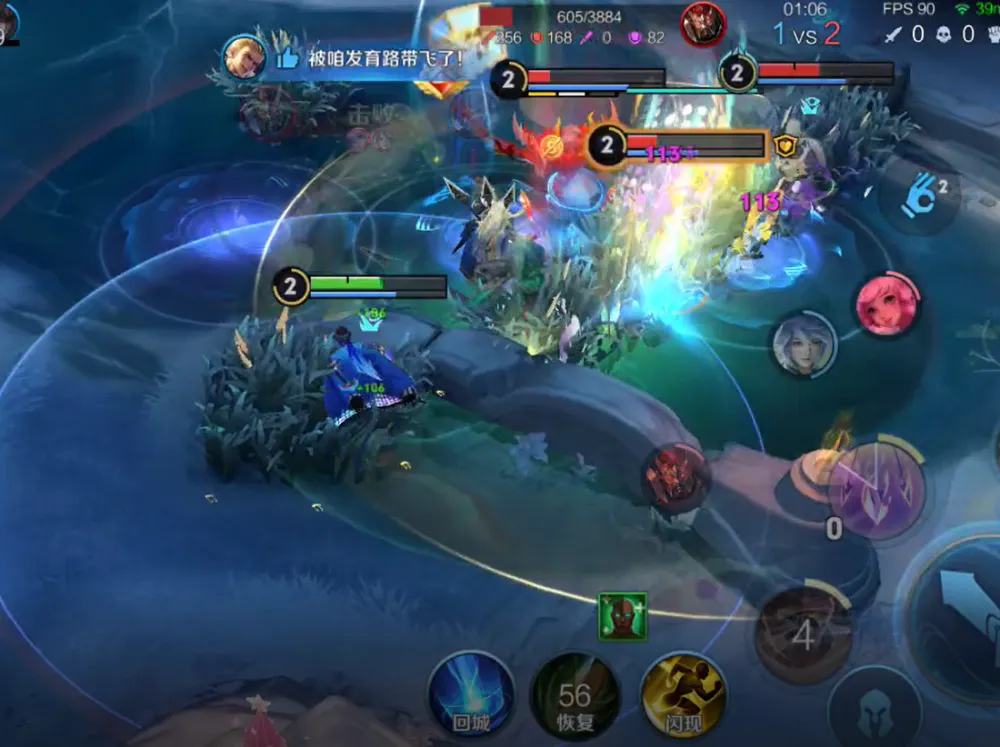Like the chat message with thumbs-up
The image size is (1000, 747).
(x=287, y=58)
